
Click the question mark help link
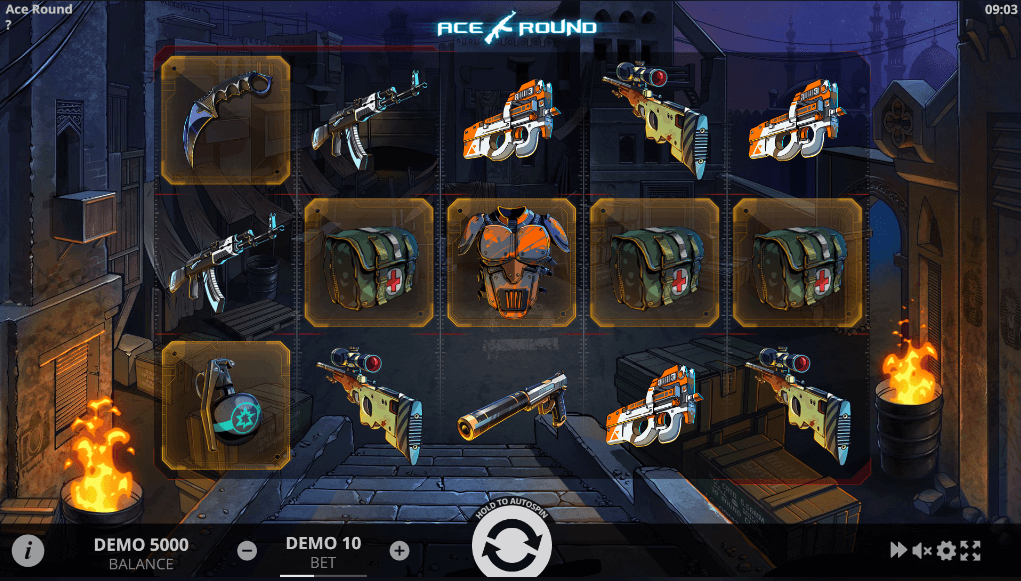point(8,25)
